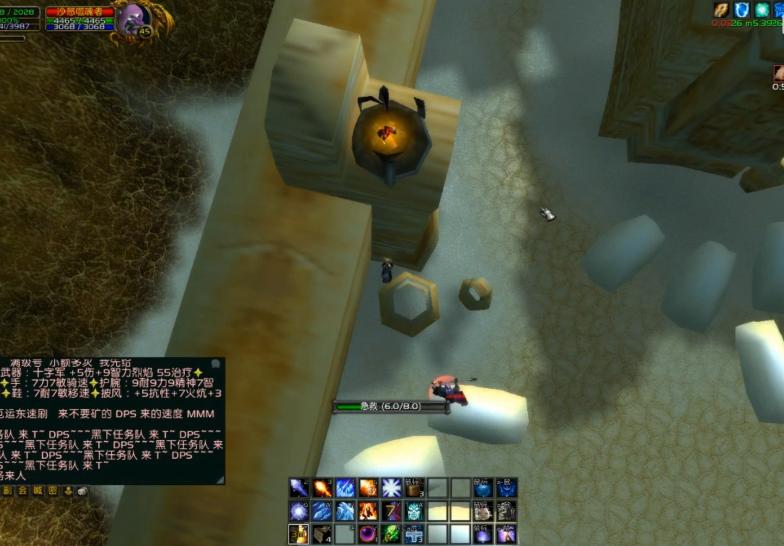The image size is (784, 546).
Task: Use the green gem item slot
Action: click(391, 534)
